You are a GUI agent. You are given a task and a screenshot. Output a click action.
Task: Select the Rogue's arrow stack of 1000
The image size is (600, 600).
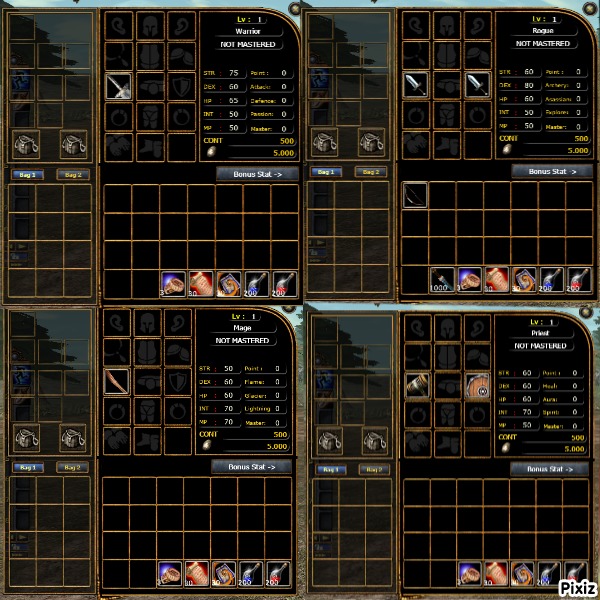click(x=442, y=279)
